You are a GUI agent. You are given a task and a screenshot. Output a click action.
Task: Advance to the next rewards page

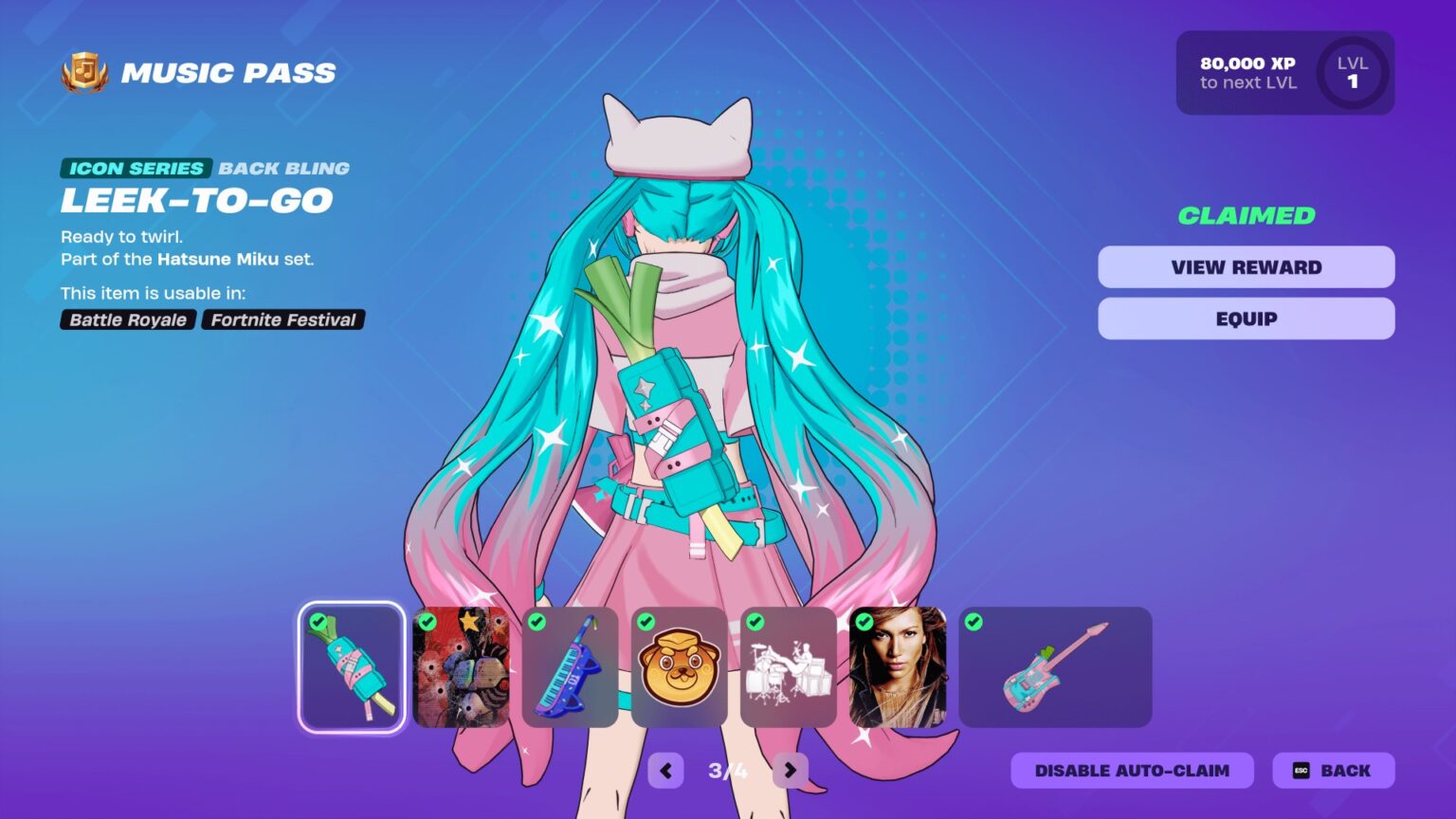790,770
